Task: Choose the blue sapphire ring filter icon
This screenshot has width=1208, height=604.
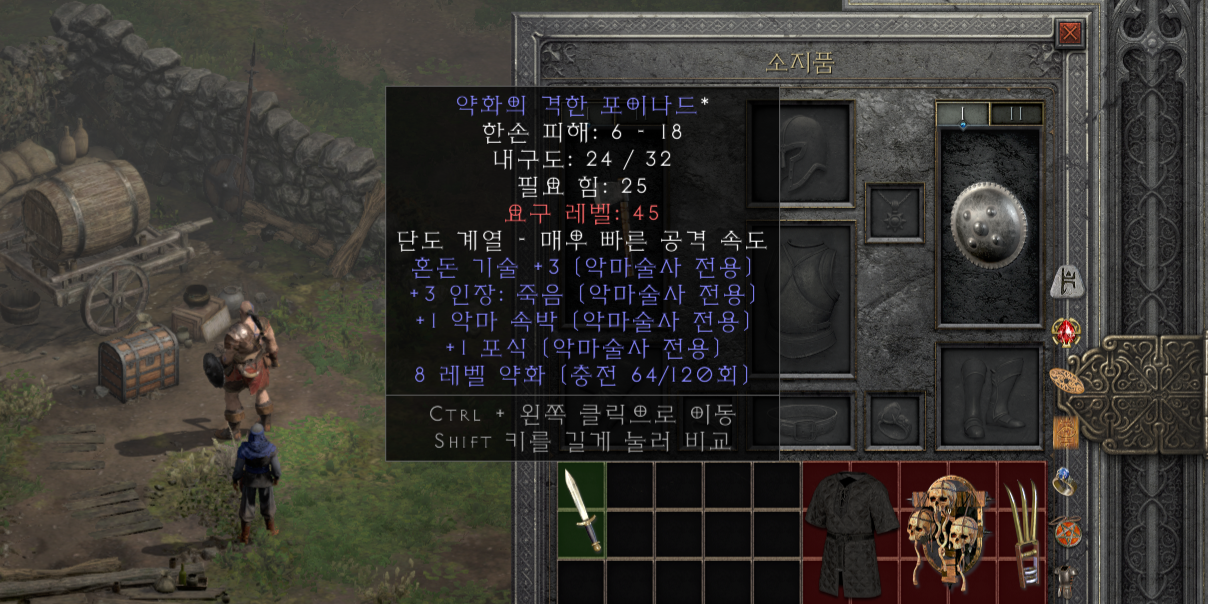Action: [1064, 481]
